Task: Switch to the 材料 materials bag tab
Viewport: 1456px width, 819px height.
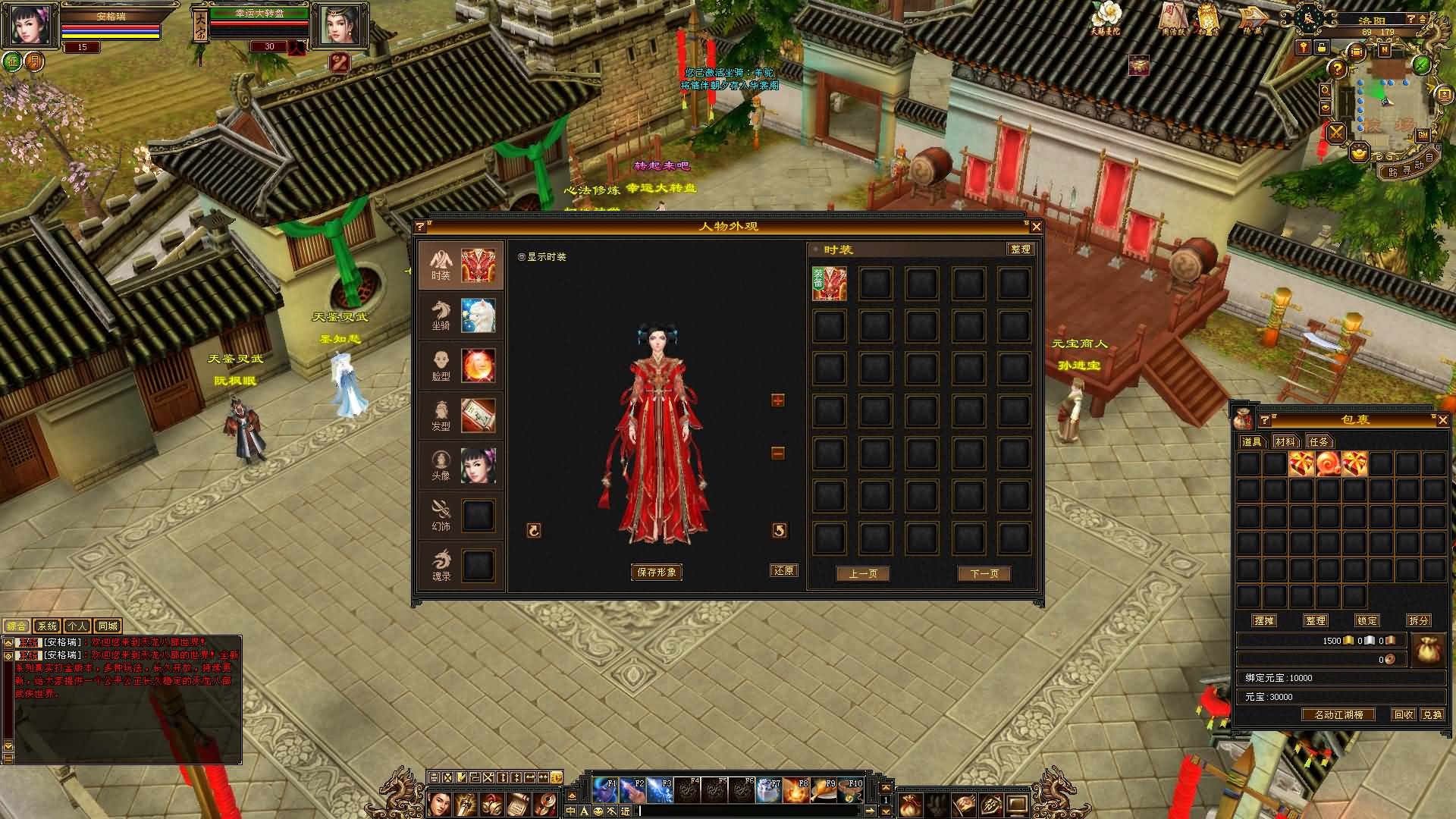Action: (1285, 441)
